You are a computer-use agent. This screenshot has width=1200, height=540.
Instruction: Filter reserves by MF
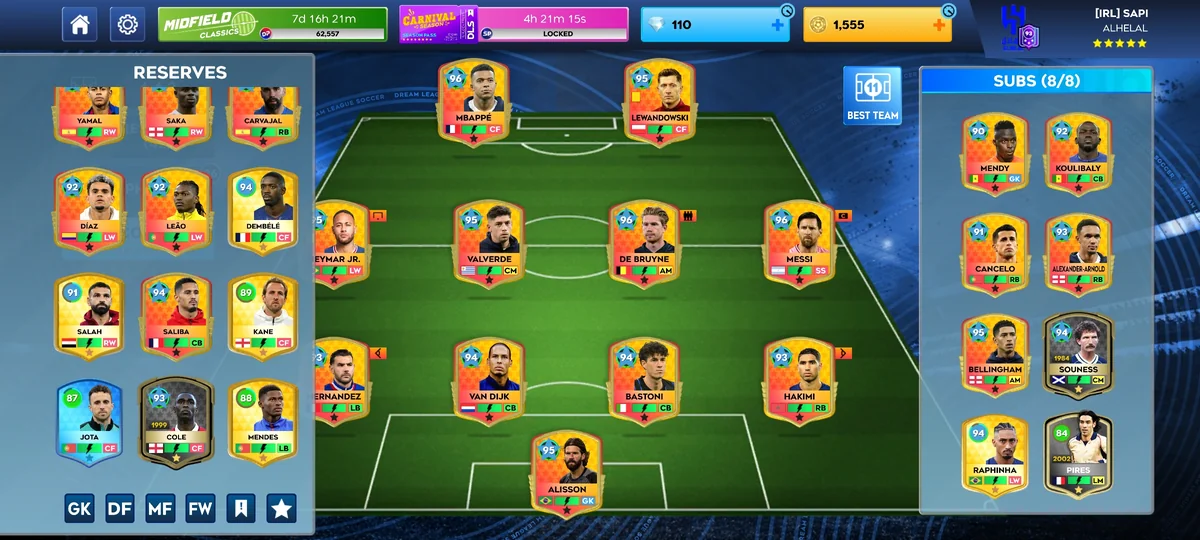click(x=160, y=509)
